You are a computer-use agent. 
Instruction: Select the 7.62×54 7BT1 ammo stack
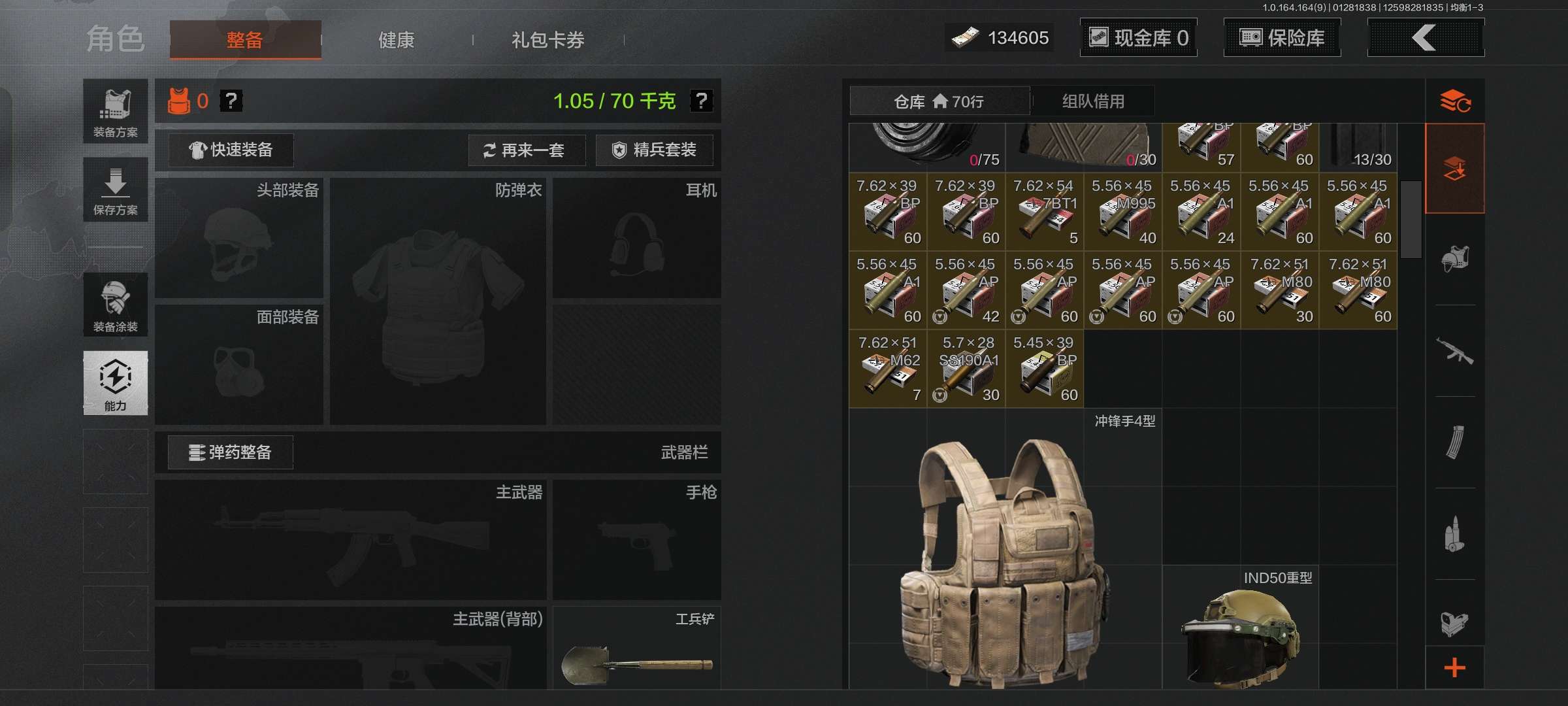click(1044, 212)
